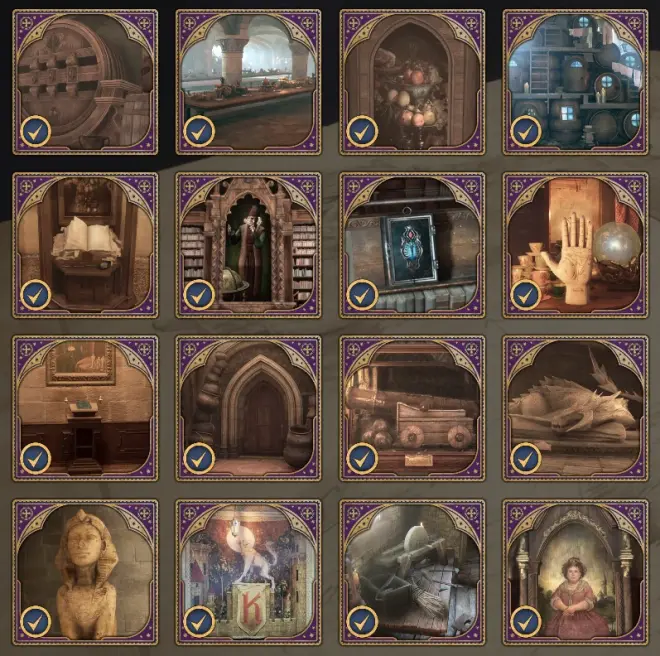Select the wizard statue between bookshelves card

(248, 245)
